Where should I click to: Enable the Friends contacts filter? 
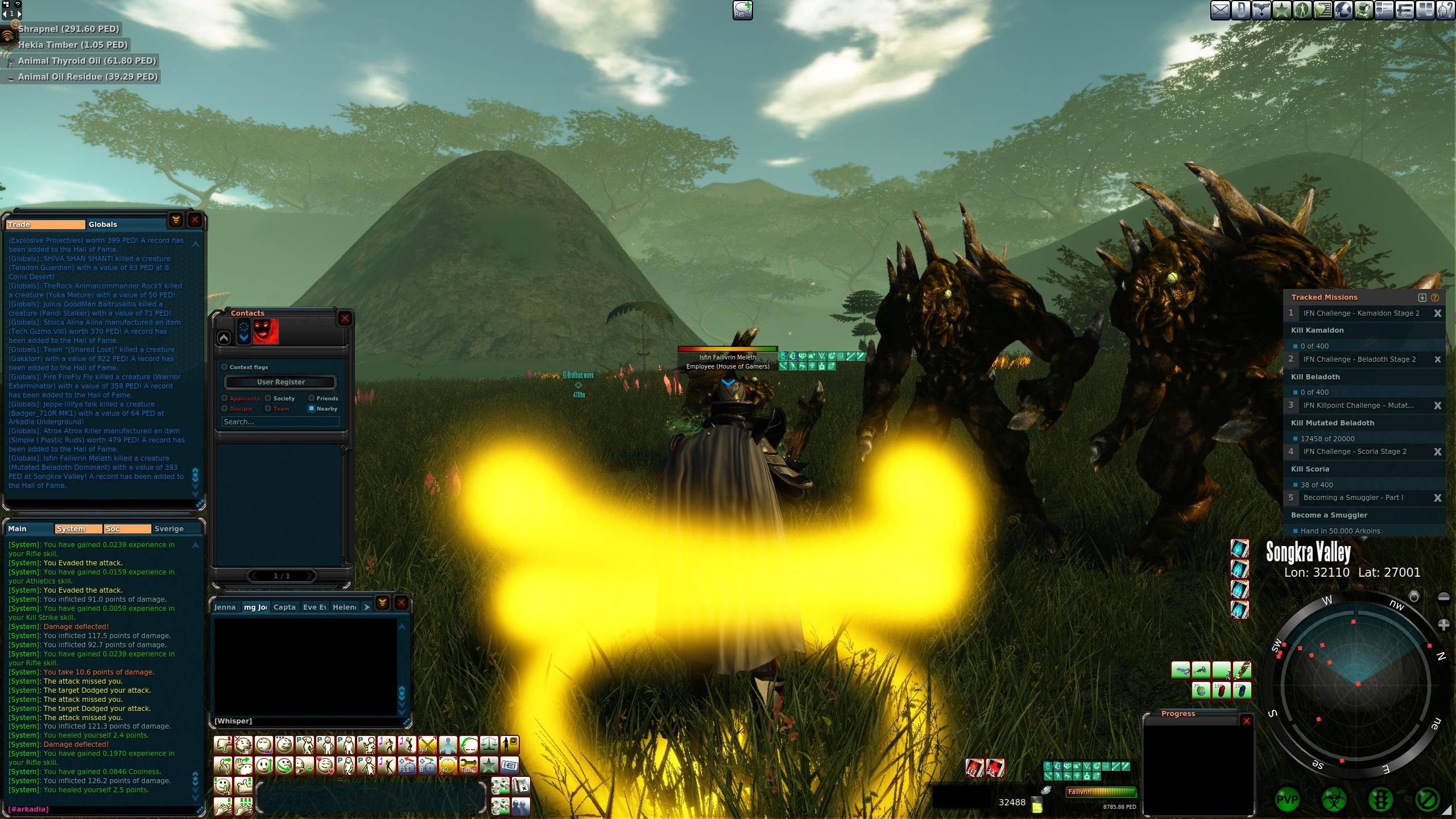[x=312, y=398]
